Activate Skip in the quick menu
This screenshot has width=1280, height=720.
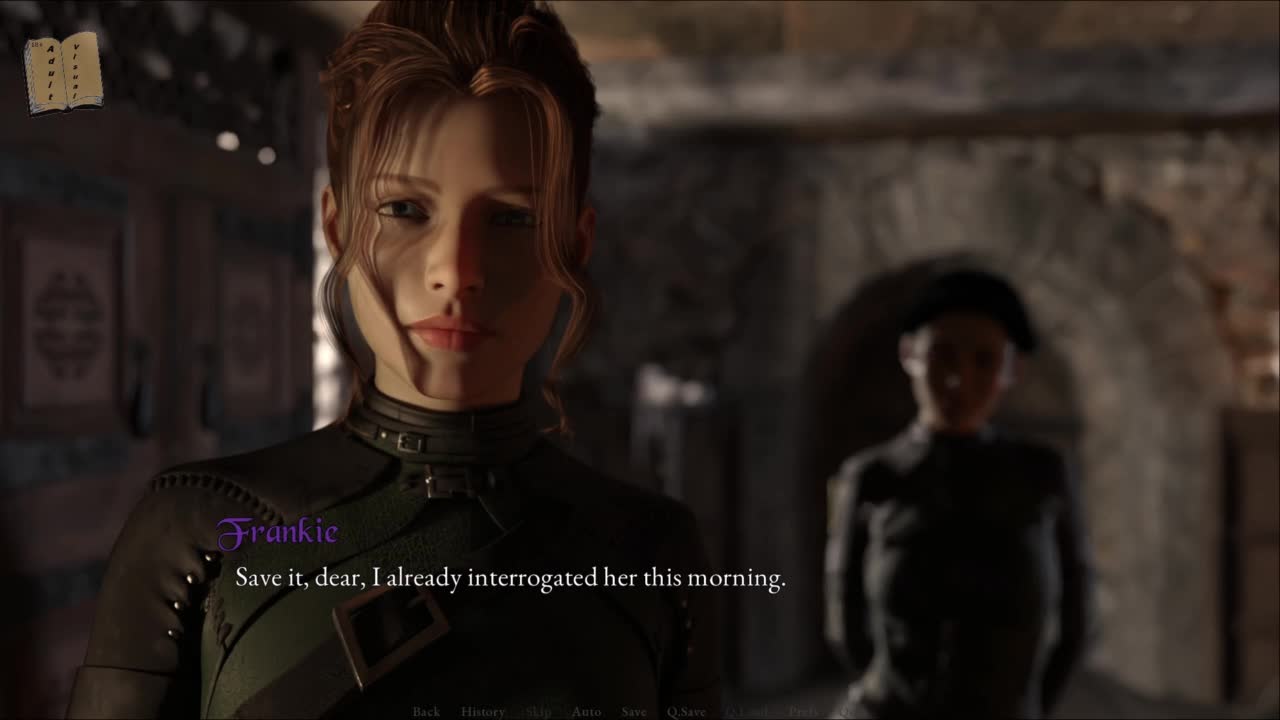(x=538, y=711)
